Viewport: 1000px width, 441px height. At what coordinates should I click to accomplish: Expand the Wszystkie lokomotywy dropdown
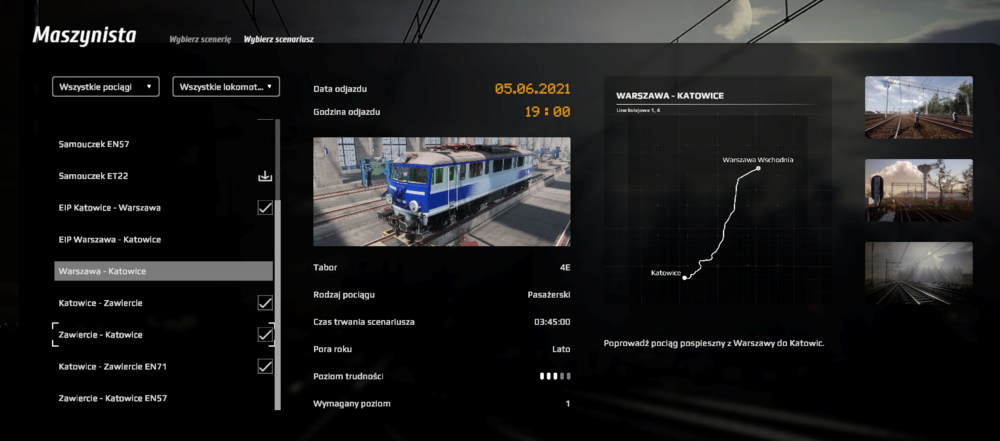point(226,87)
